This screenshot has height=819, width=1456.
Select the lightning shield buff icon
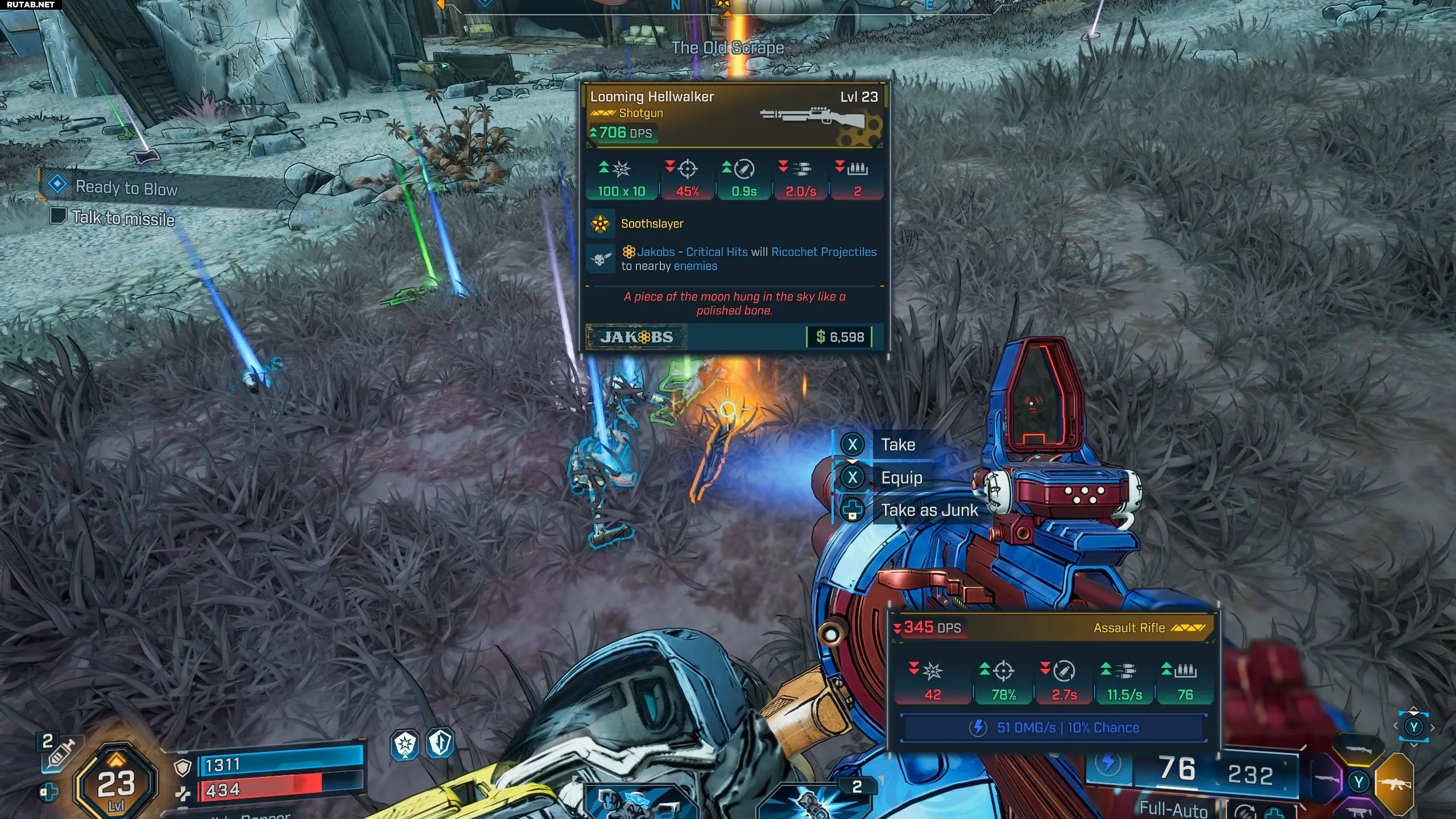click(441, 743)
